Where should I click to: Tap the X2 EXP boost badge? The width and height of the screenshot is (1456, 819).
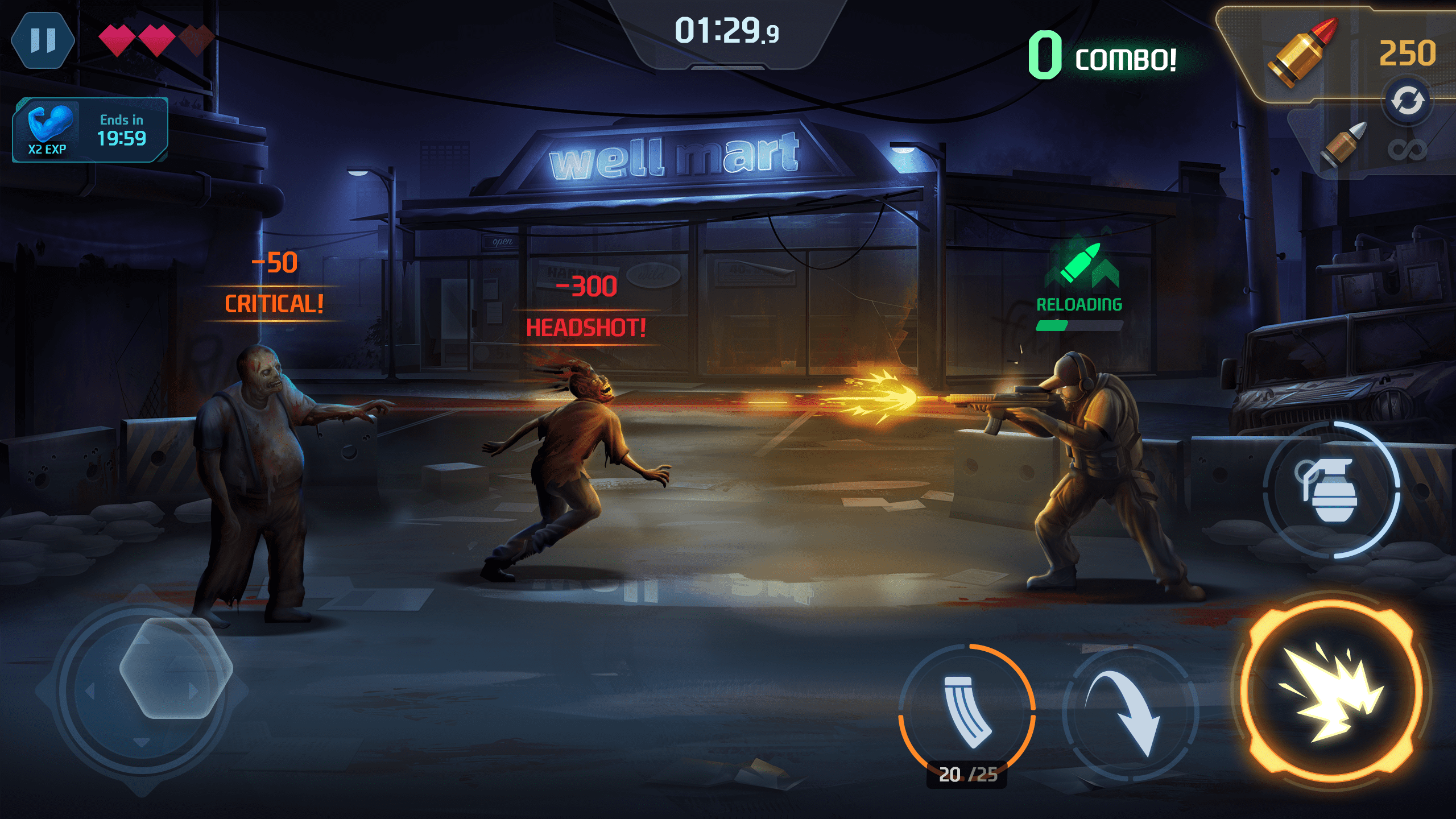pyautogui.click(x=90, y=130)
